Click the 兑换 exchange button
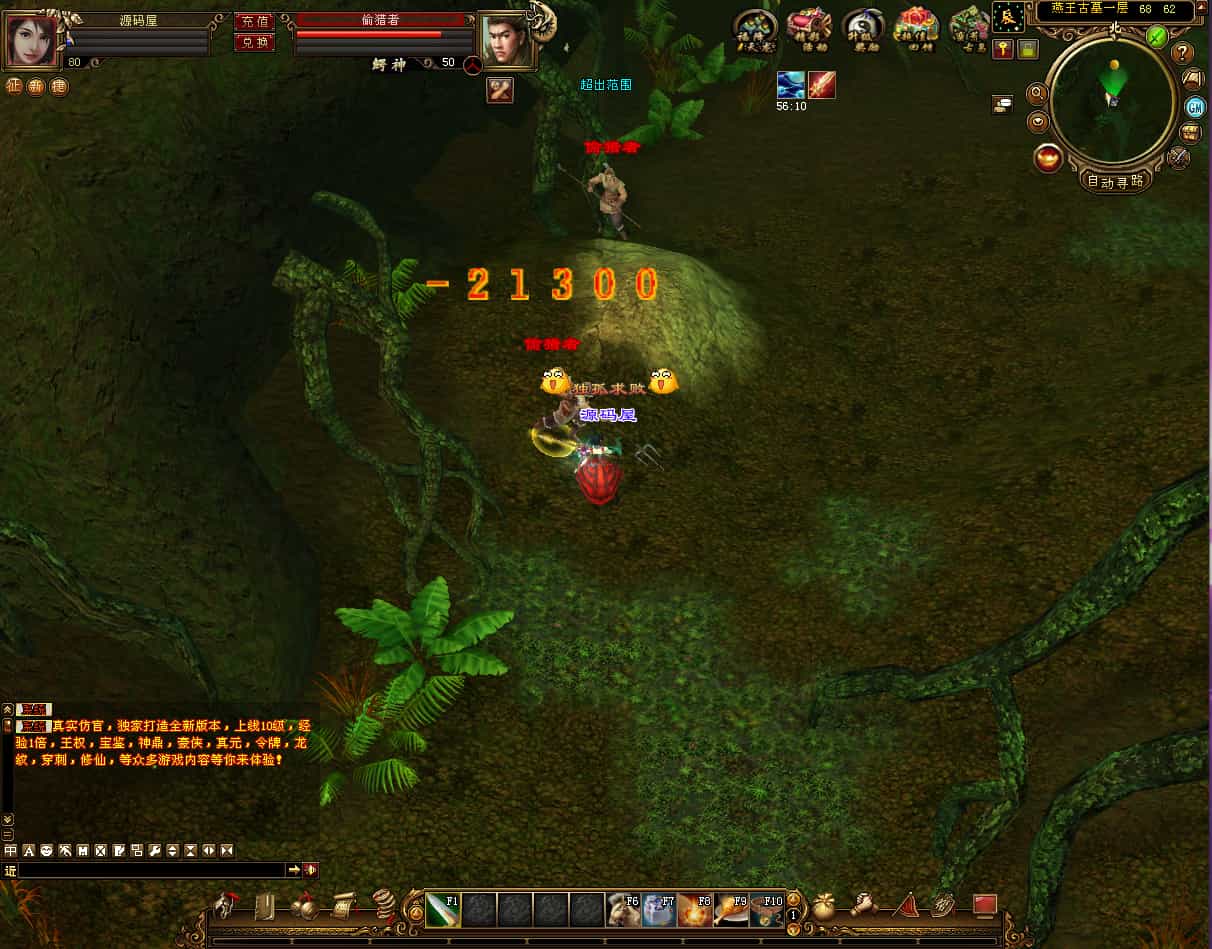 point(254,42)
